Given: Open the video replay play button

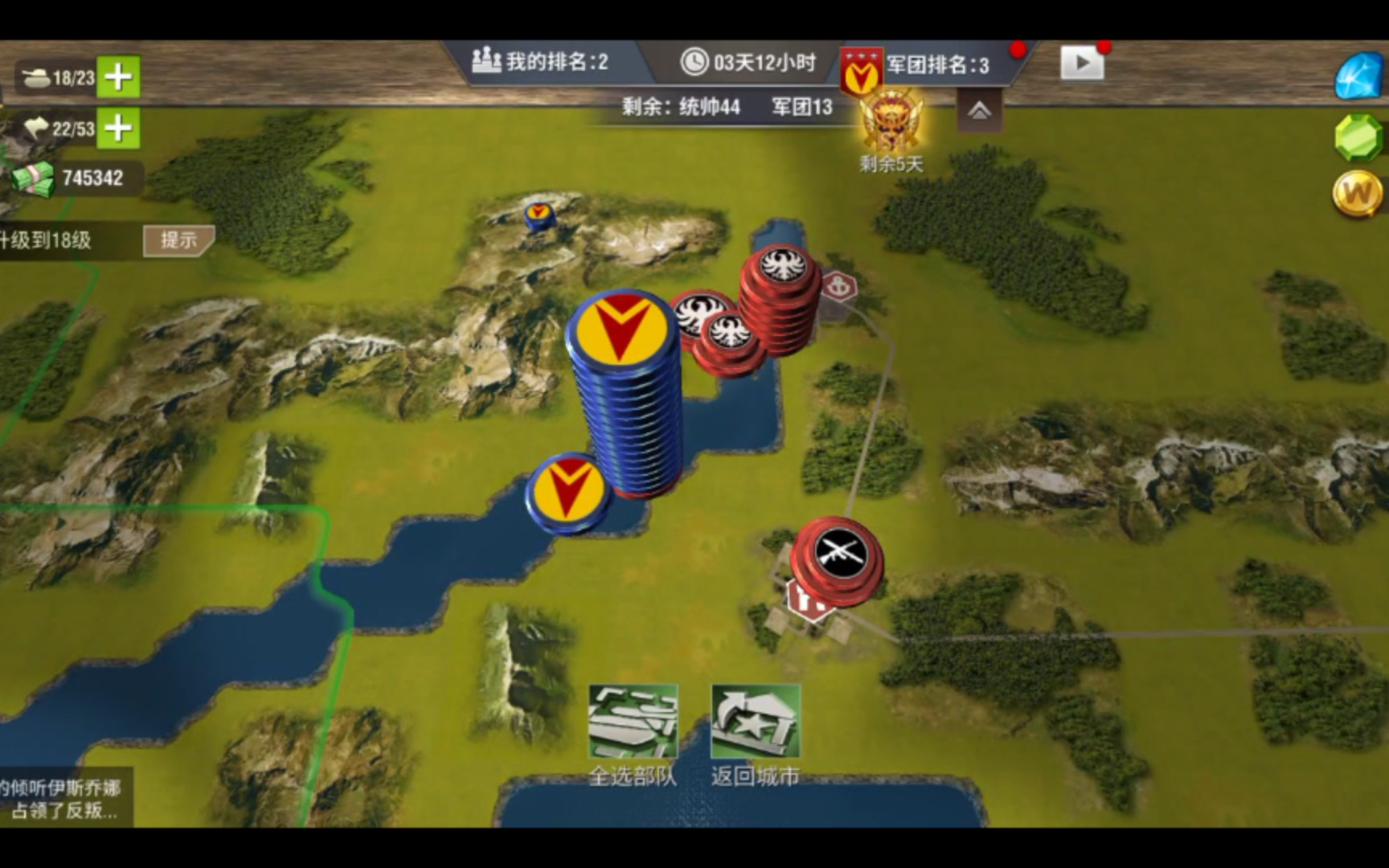Looking at the screenshot, I should click(x=1081, y=63).
